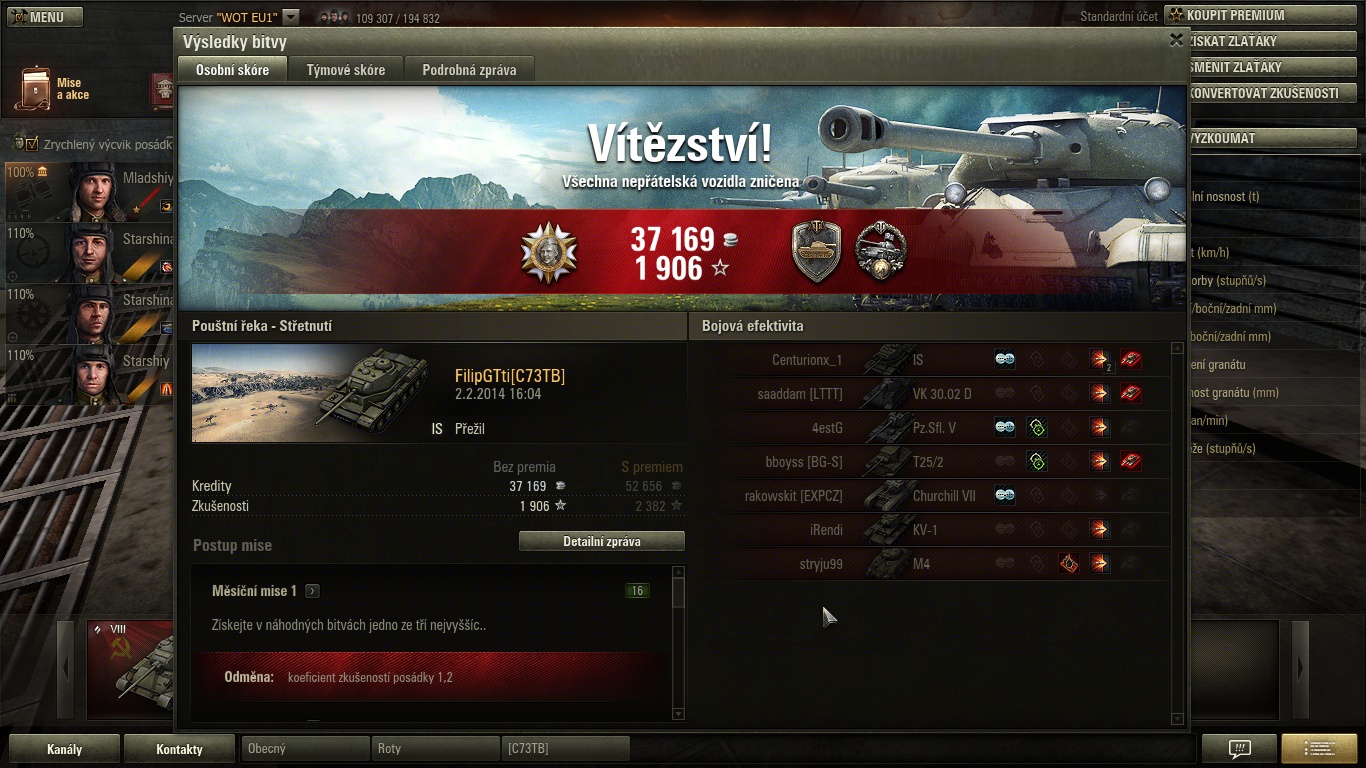Expand Měsíční mise 1 details arrow
This screenshot has height=768, width=1366.
point(312,591)
